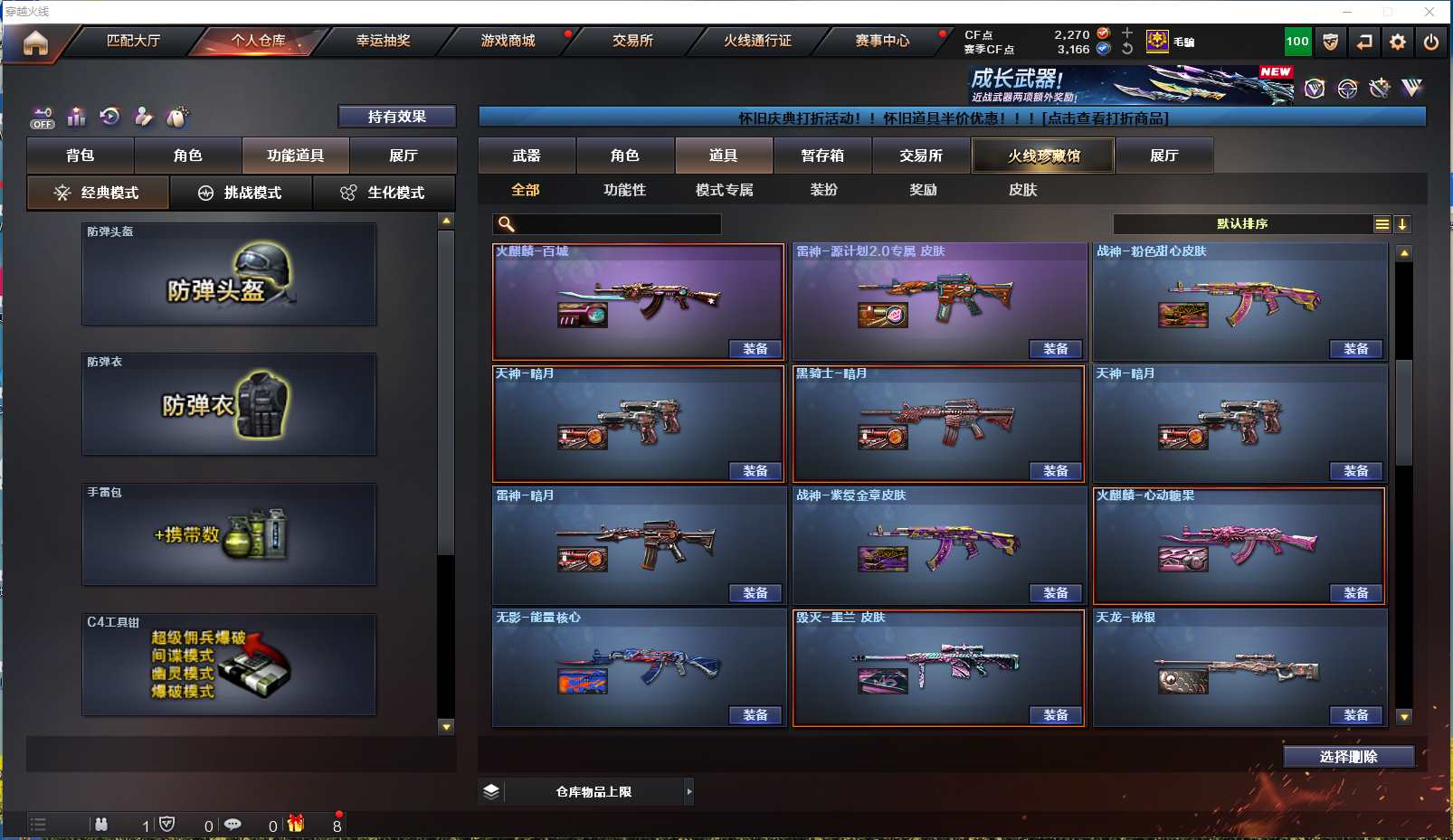
Task: Select the C4工具钳 item tile
Action: 229,665
